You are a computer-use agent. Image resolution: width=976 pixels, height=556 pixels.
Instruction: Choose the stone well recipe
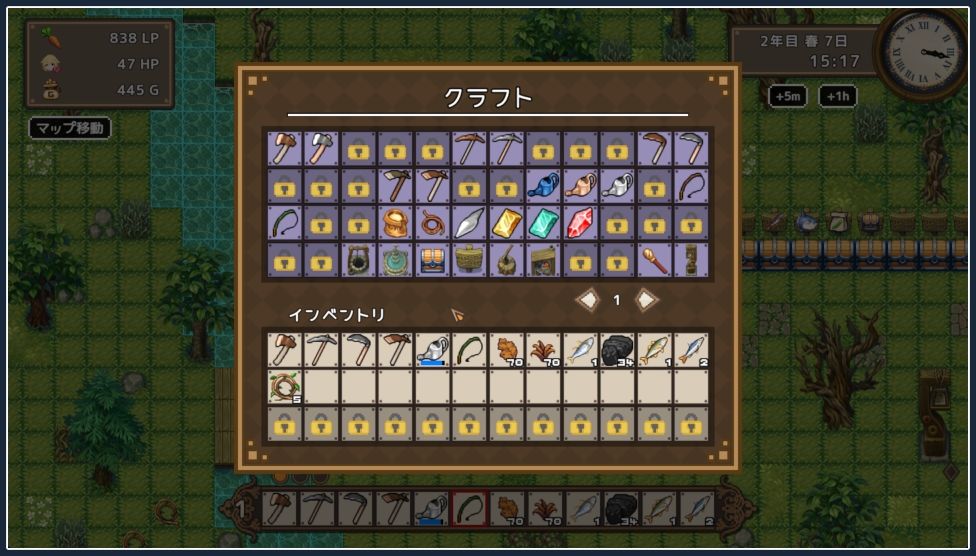pos(358,260)
